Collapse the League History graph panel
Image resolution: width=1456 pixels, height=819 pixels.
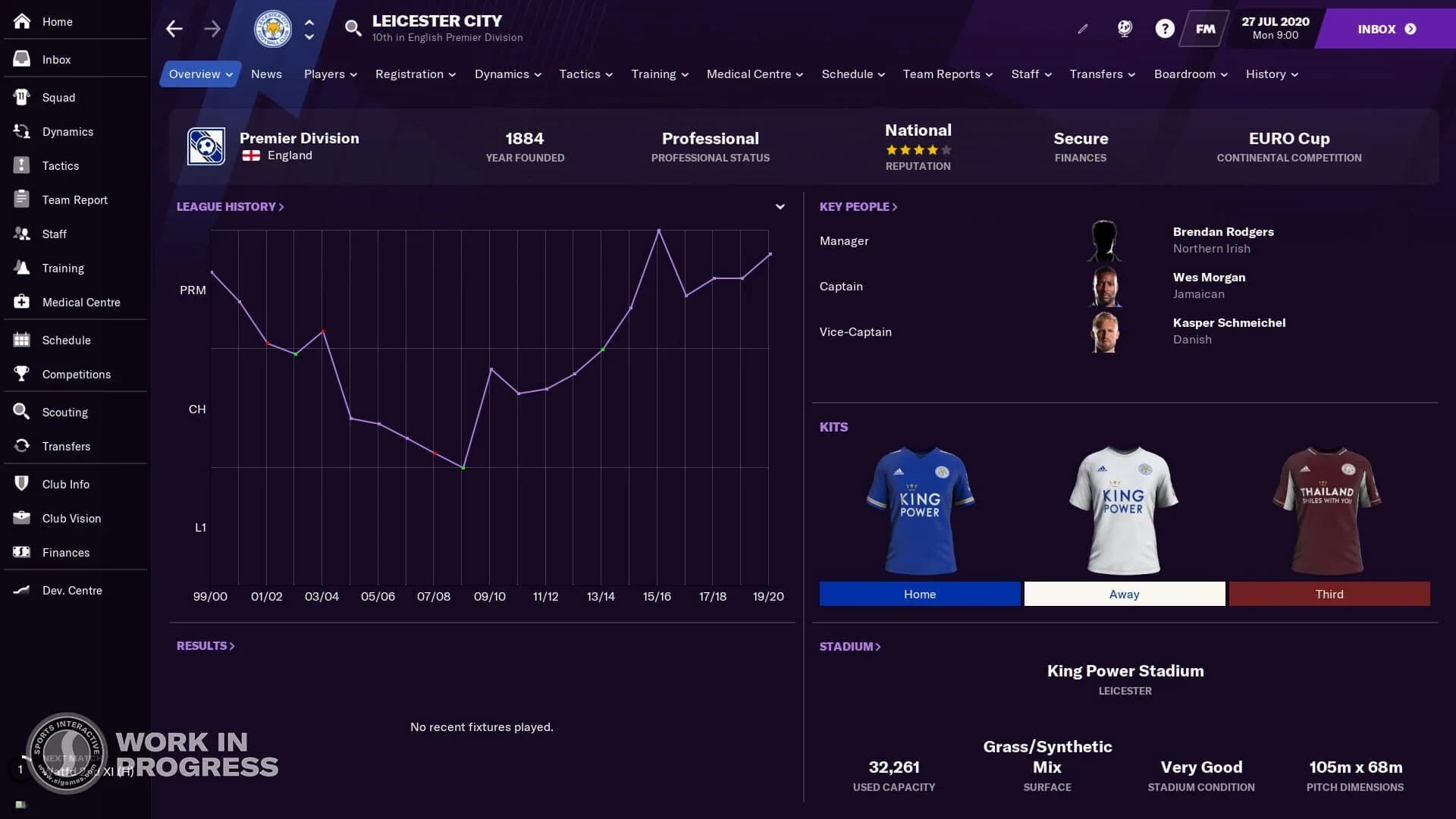click(x=780, y=206)
